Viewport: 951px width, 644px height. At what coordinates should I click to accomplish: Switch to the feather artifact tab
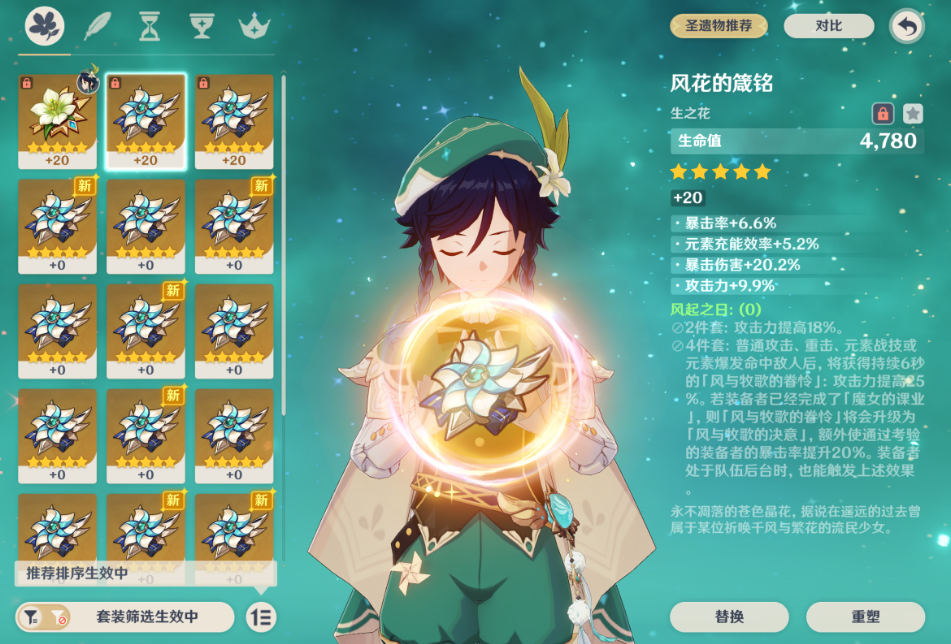tap(97, 25)
